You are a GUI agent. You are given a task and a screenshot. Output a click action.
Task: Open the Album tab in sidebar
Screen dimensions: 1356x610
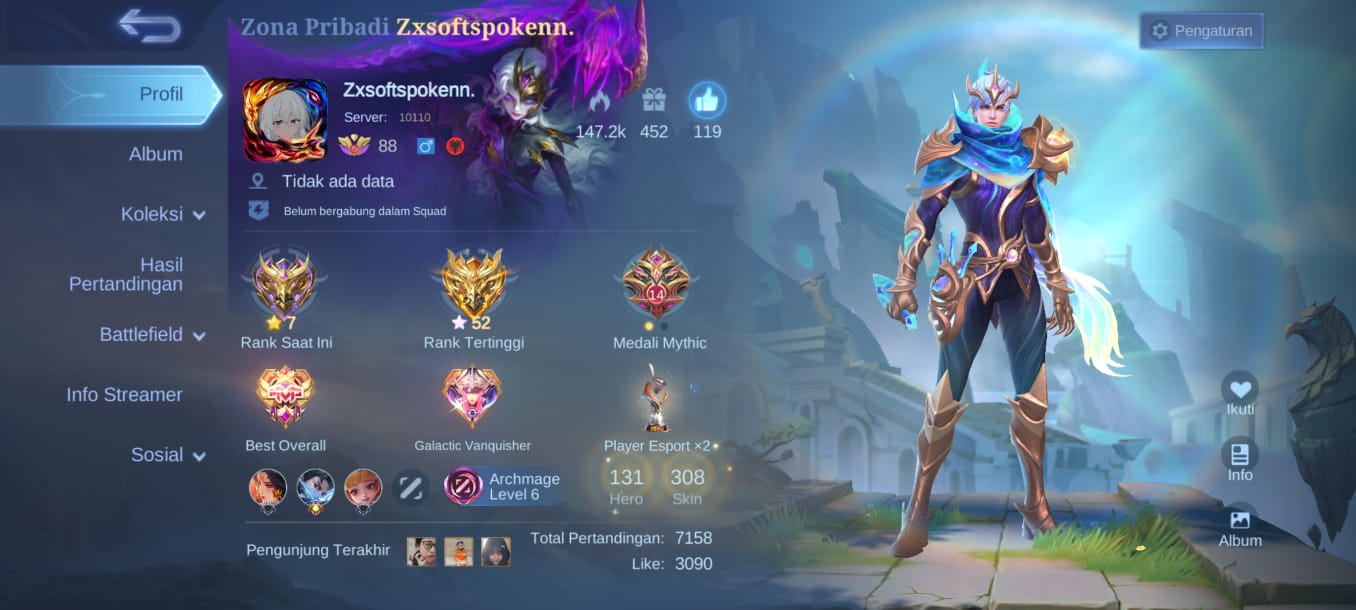(155, 155)
